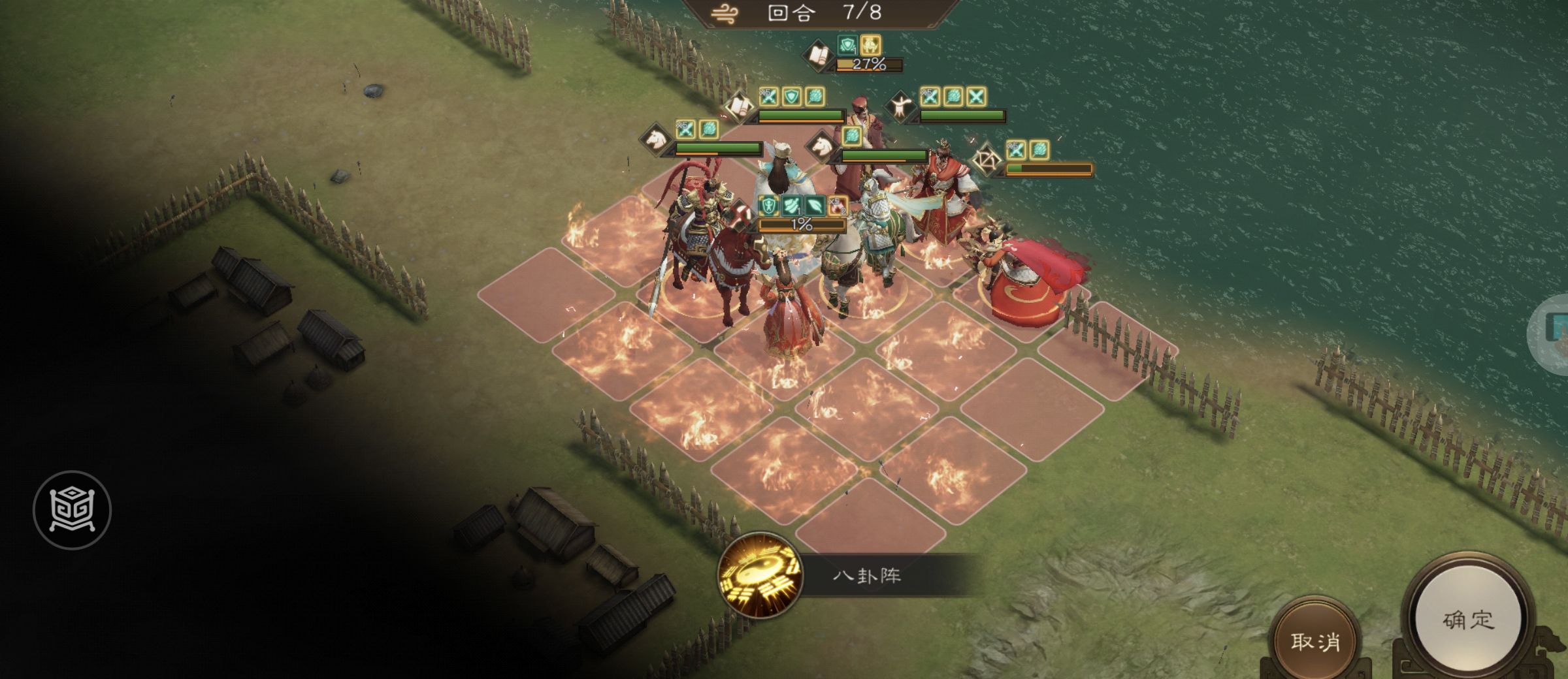Toggle the X debuff marker on the infantry unit
1568x679 pixels.
click(975, 97)
